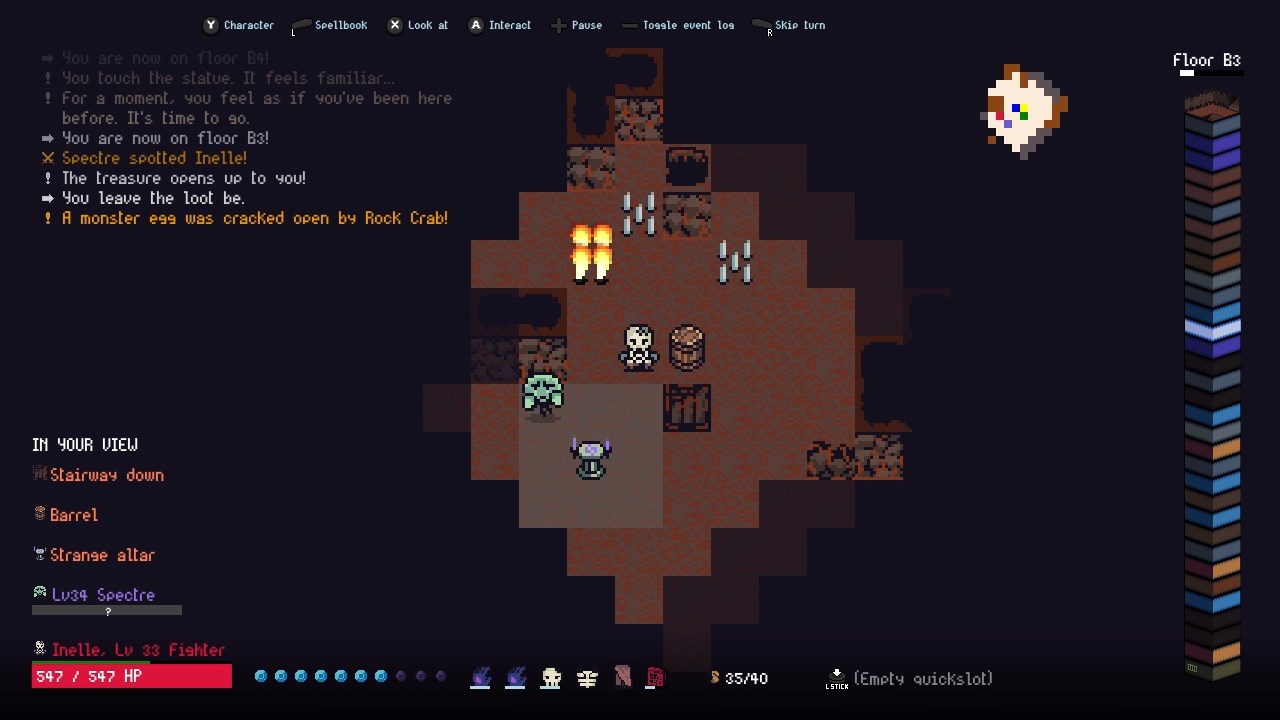Select the Stairway down icon in view list
Viewport: 1280px width, 720px height.
tap(41, 474)
